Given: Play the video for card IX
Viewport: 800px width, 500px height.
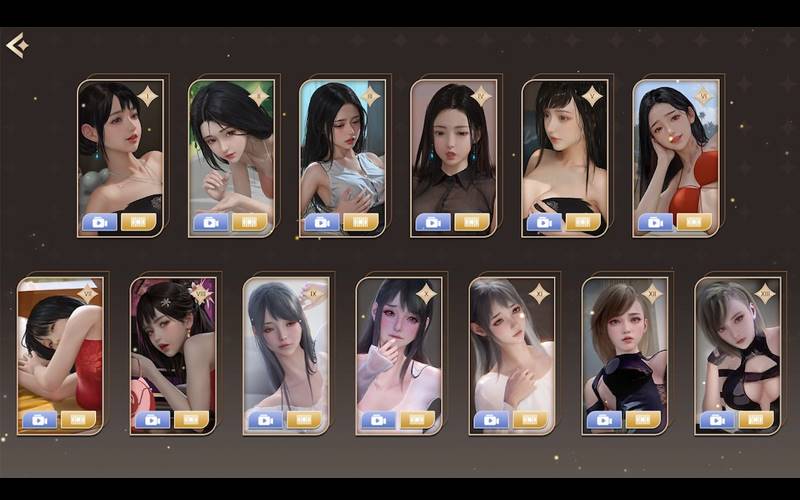Looking at the screenshot, I should 265,420.
